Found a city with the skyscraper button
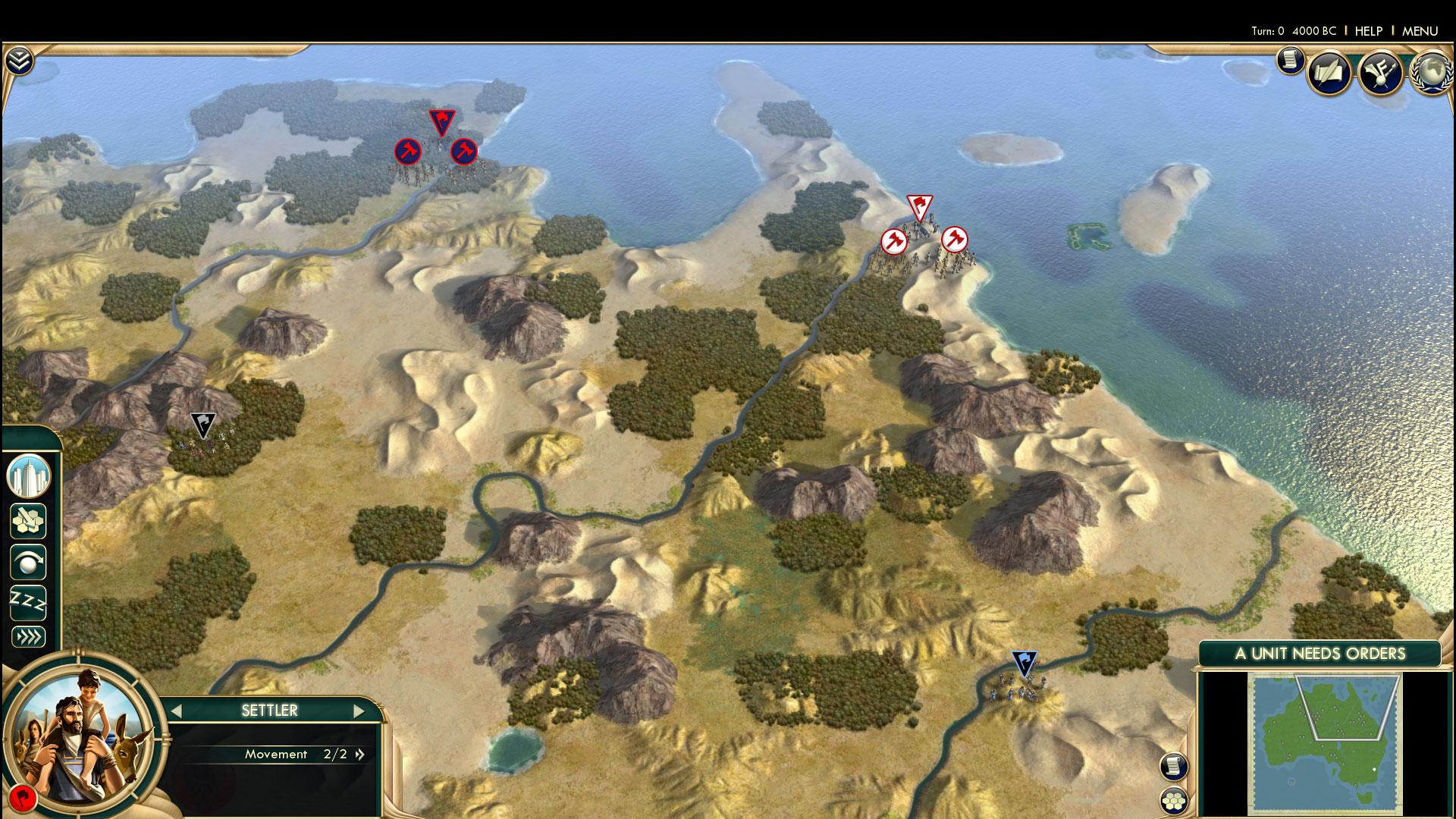The image size is (1456, 819). (x=29, y=476)
